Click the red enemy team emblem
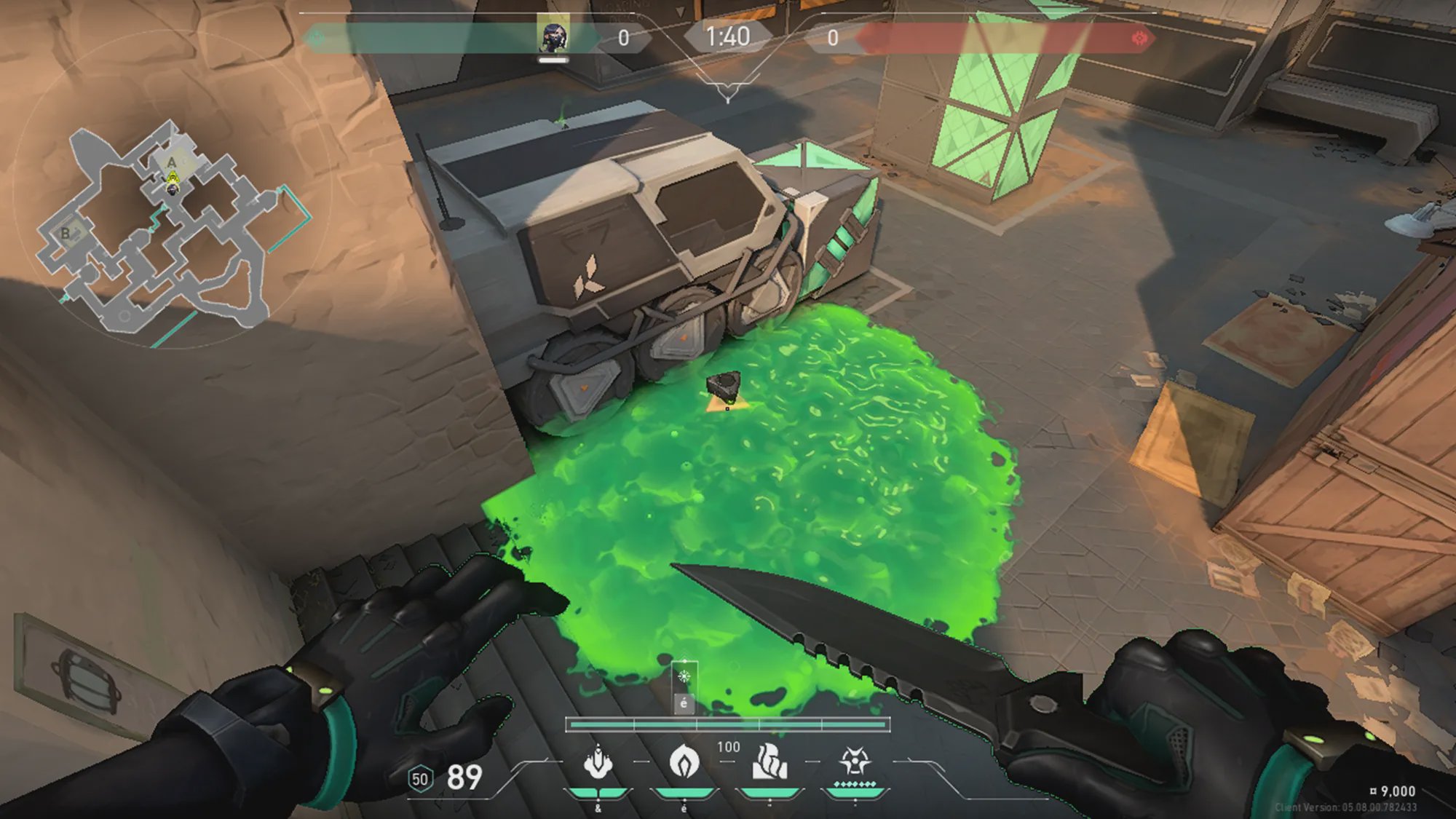Image resolution: width=1456 pixels, height=819 pixels. tap(1139, 38)
